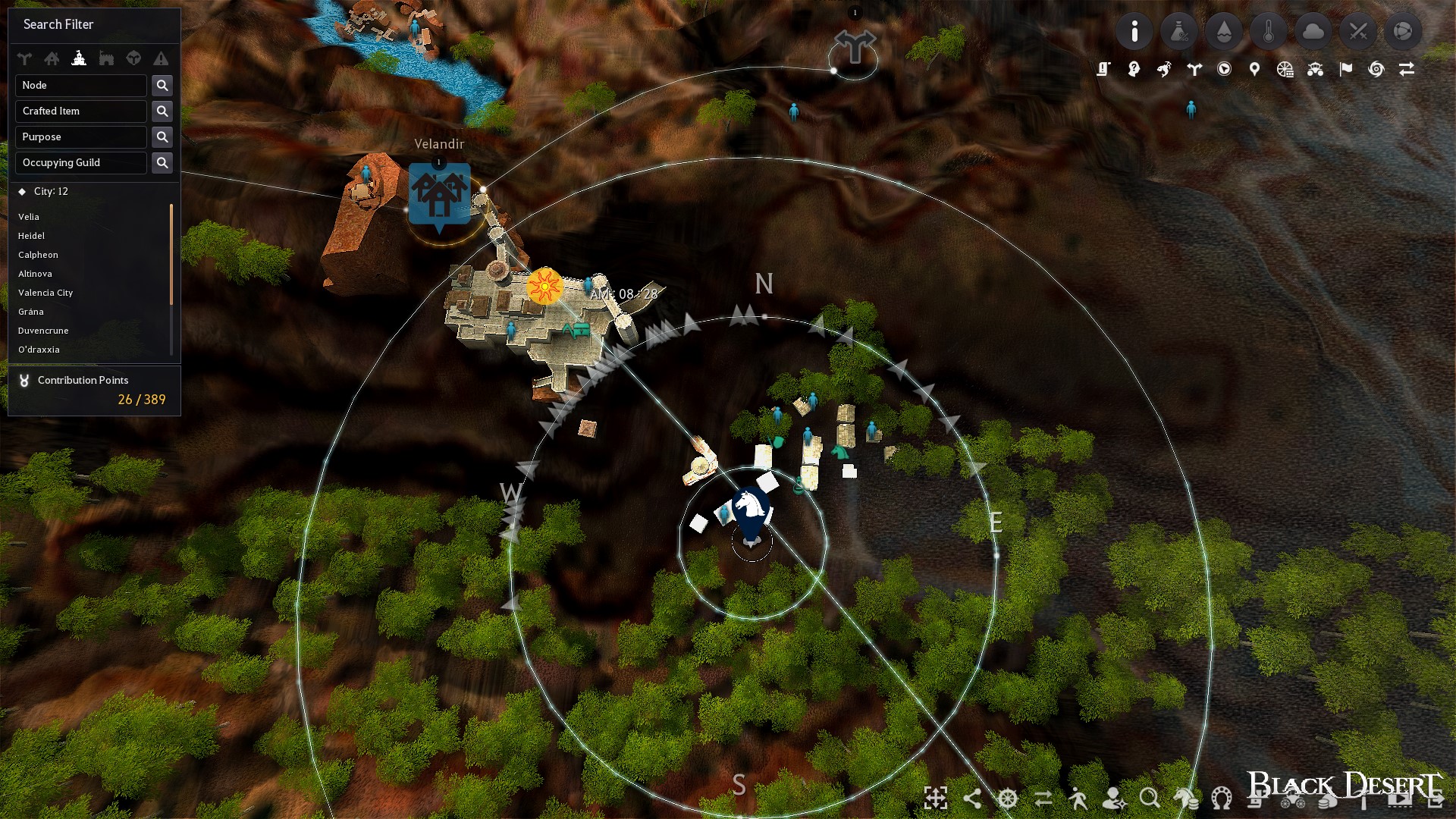Click the Purpose search field
The height and width of the screenshot is (819, 1456).
[x=81, y=137]
